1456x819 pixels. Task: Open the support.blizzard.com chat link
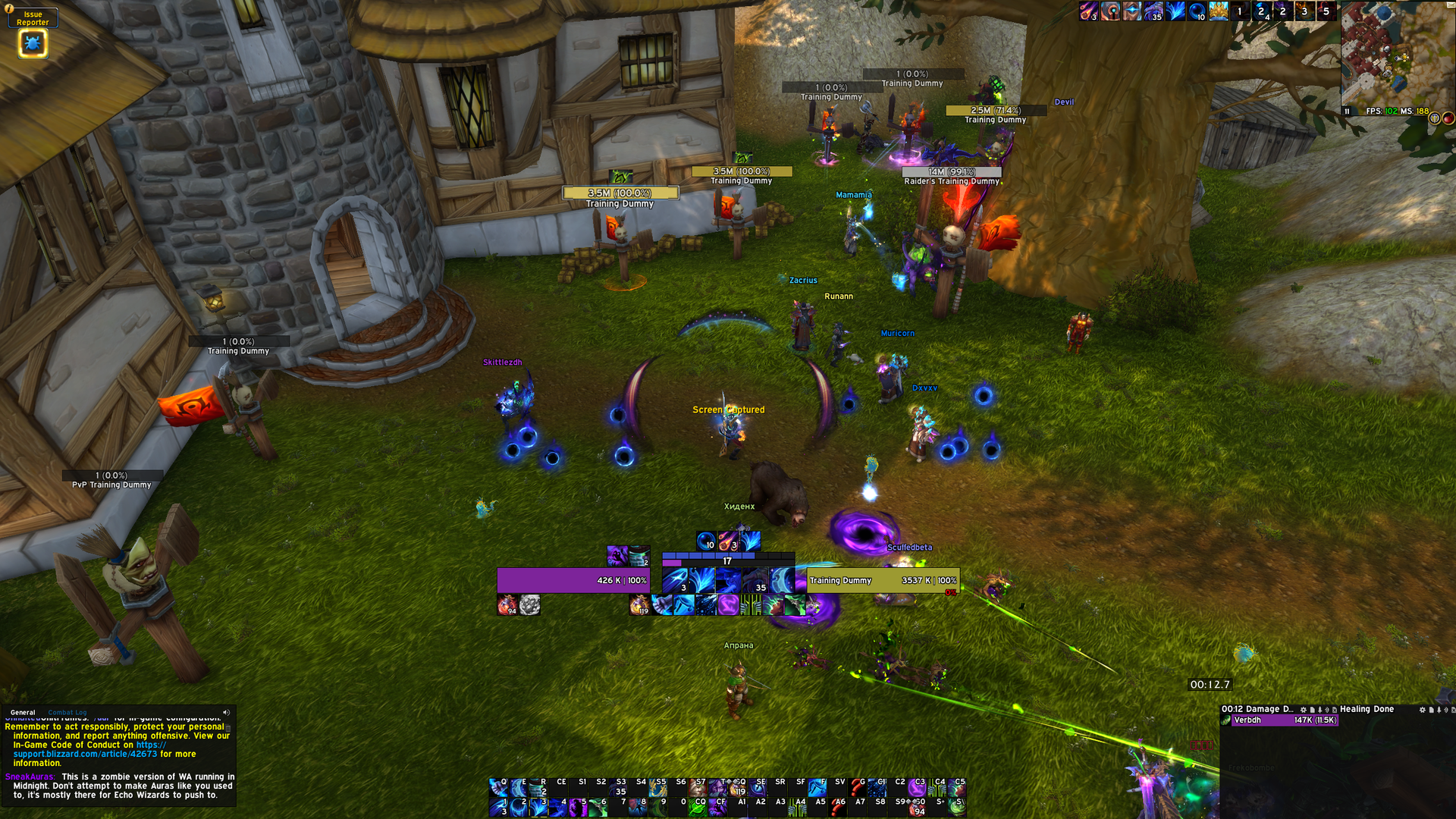point(85,754)
